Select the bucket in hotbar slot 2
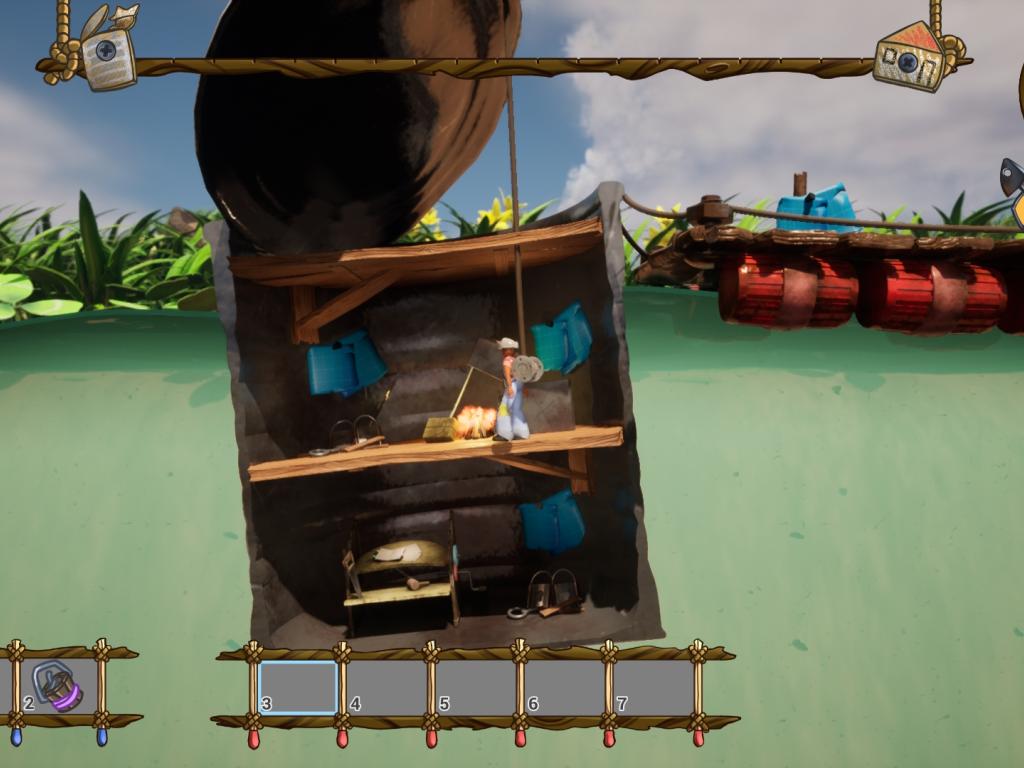 [58, 686]
